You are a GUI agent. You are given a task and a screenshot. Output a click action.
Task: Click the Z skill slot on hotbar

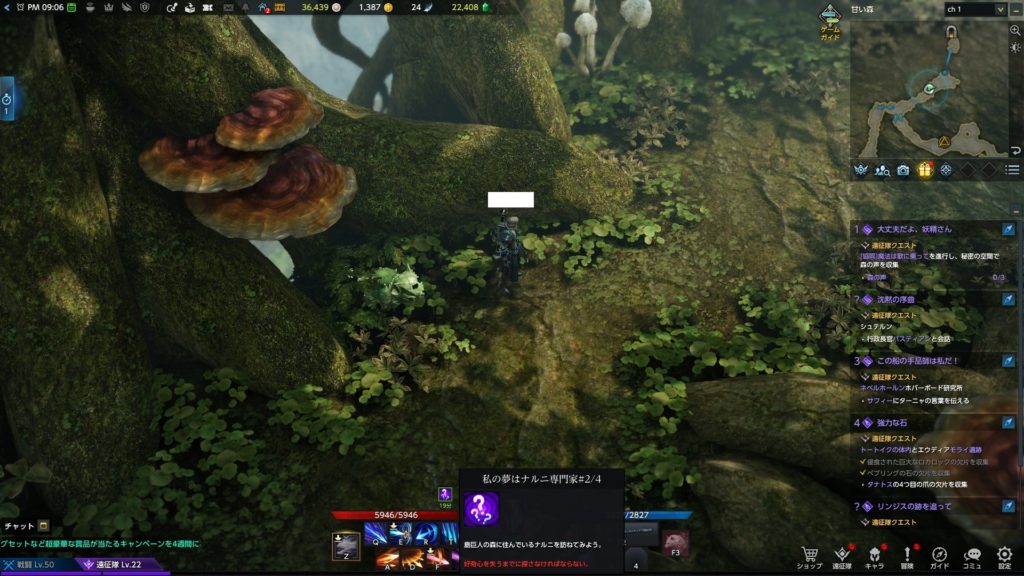346,546
